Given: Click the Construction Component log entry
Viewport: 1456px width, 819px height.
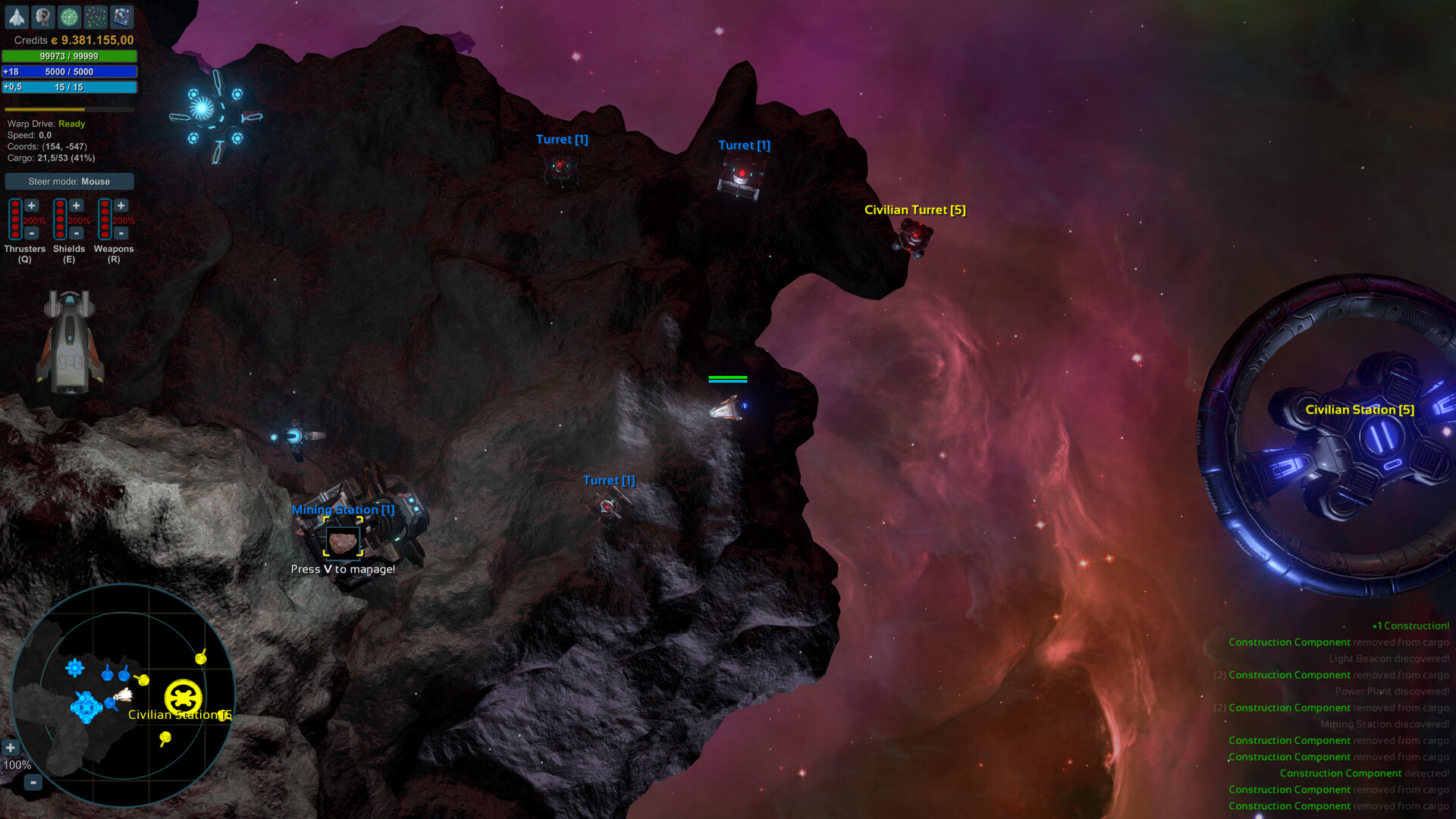Looking at the screenshot, I should 1289,642.
